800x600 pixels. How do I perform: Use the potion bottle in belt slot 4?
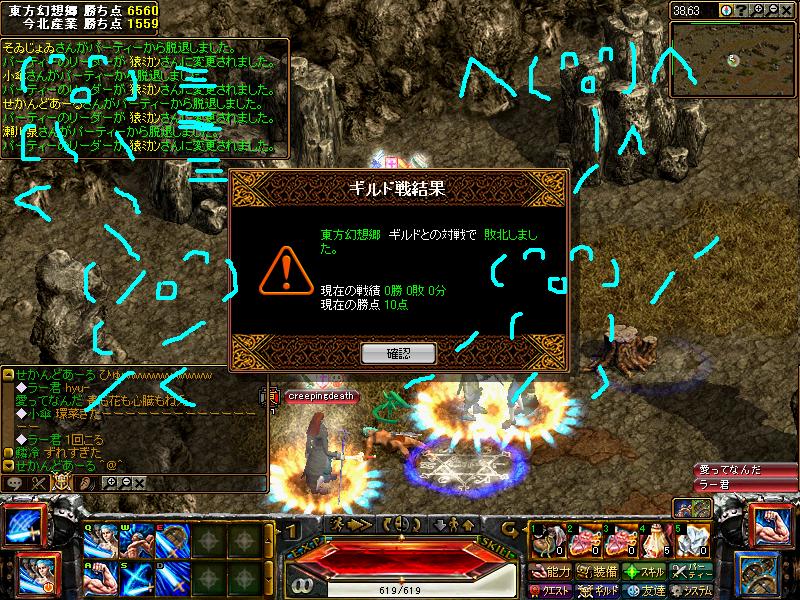click(655, 541)
